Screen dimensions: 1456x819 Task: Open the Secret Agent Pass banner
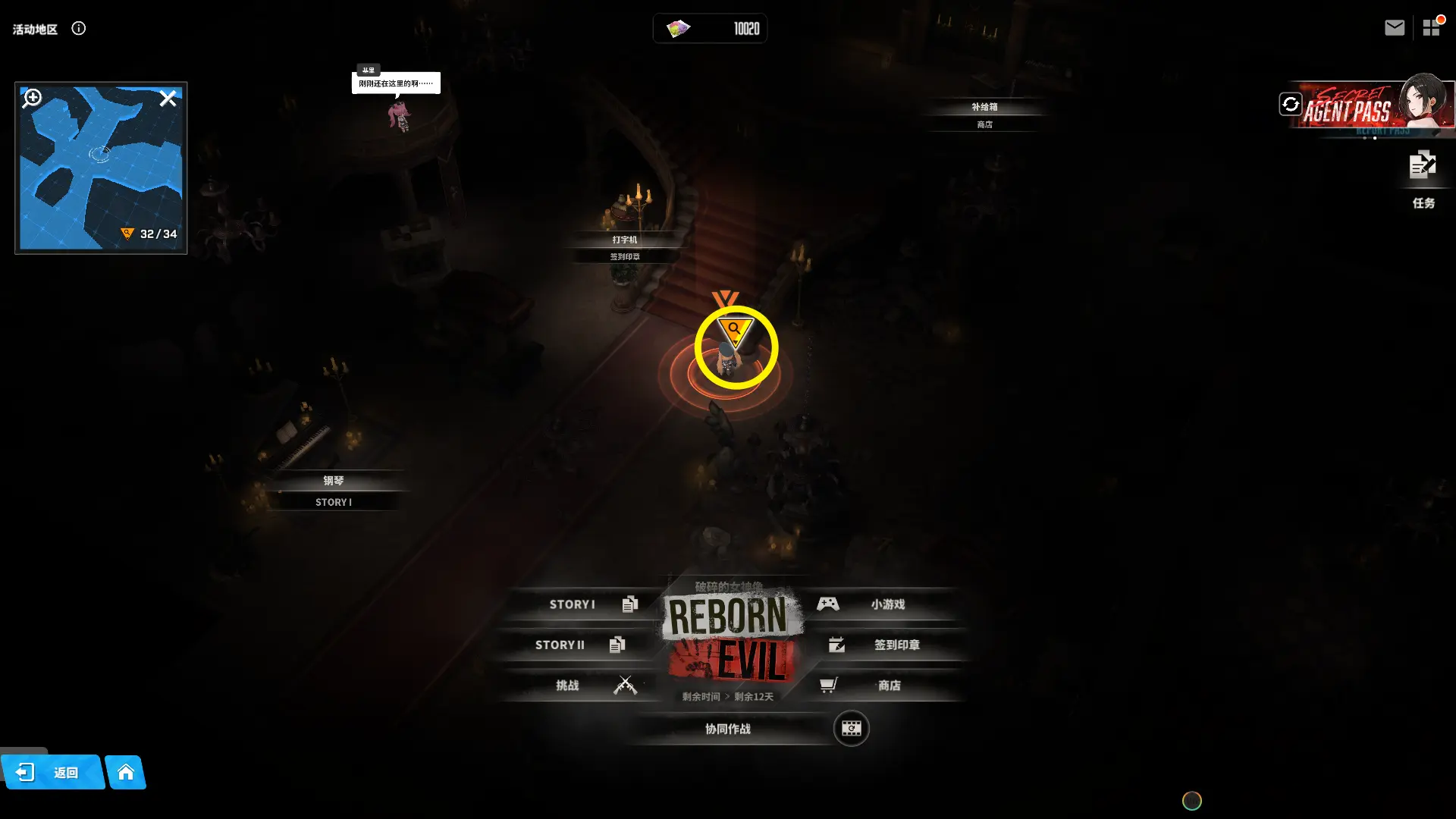[1365, 108]
